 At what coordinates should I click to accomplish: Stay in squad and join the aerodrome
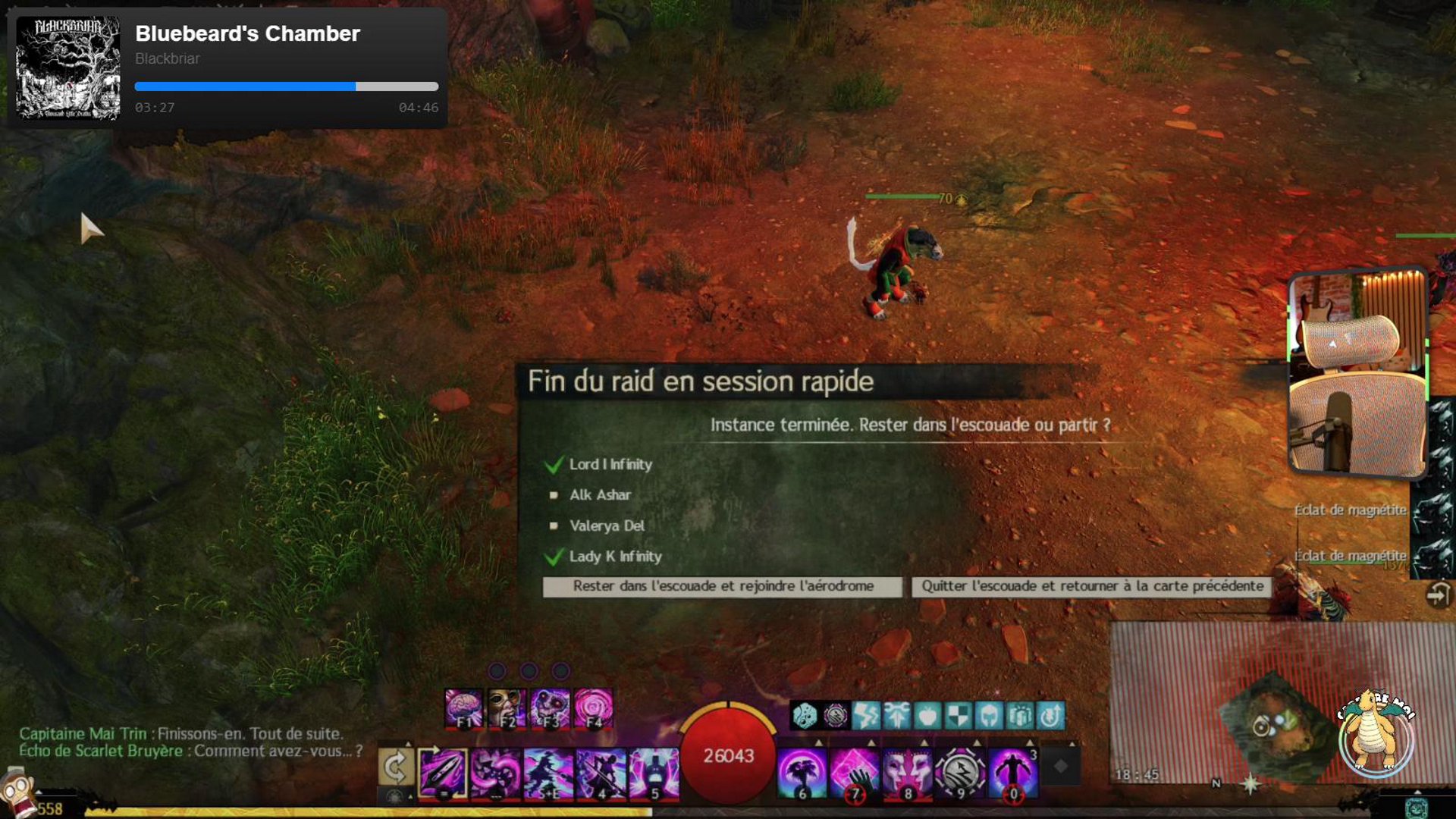tap(723, 586)
